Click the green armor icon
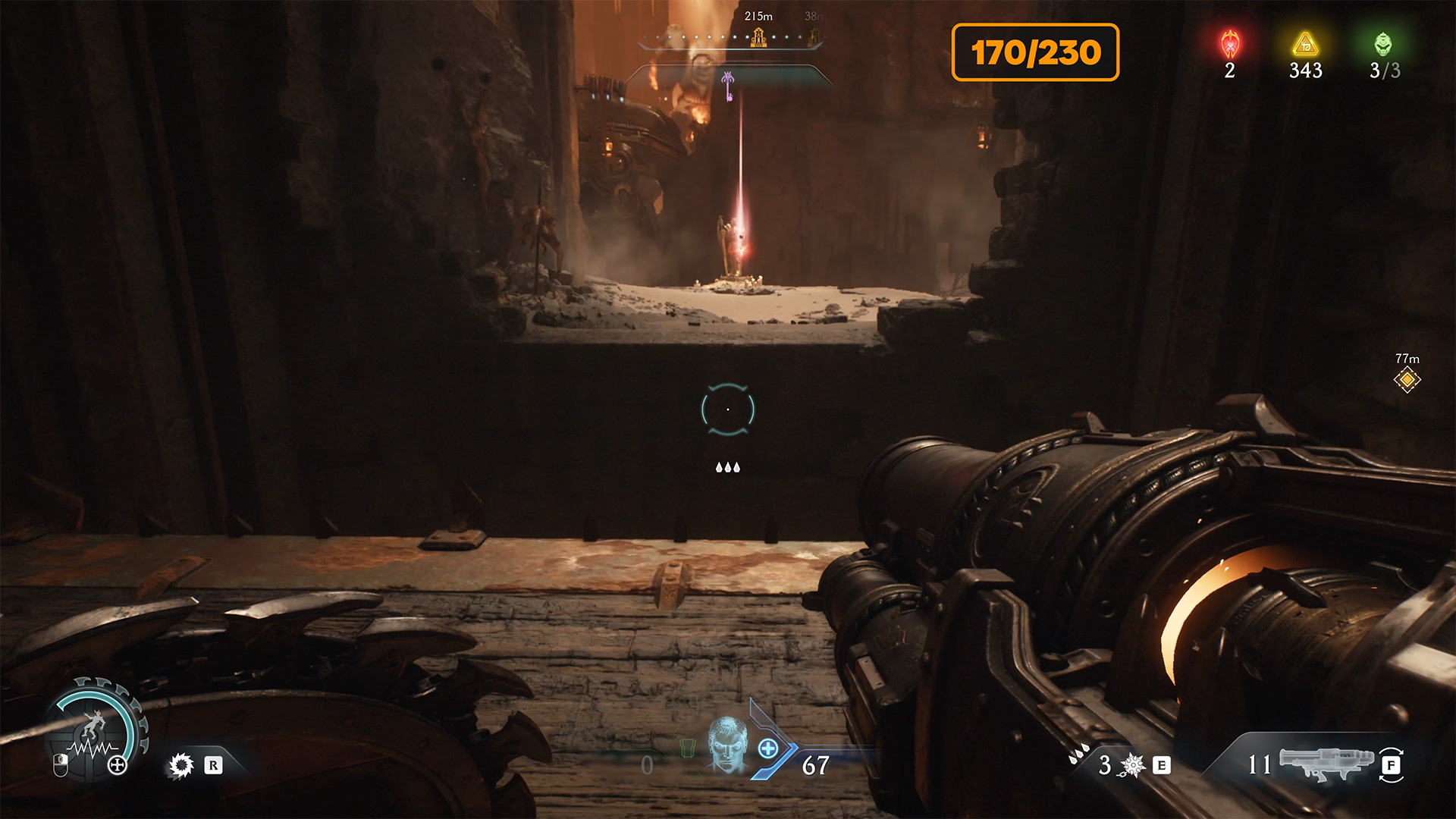 [687, 748]
